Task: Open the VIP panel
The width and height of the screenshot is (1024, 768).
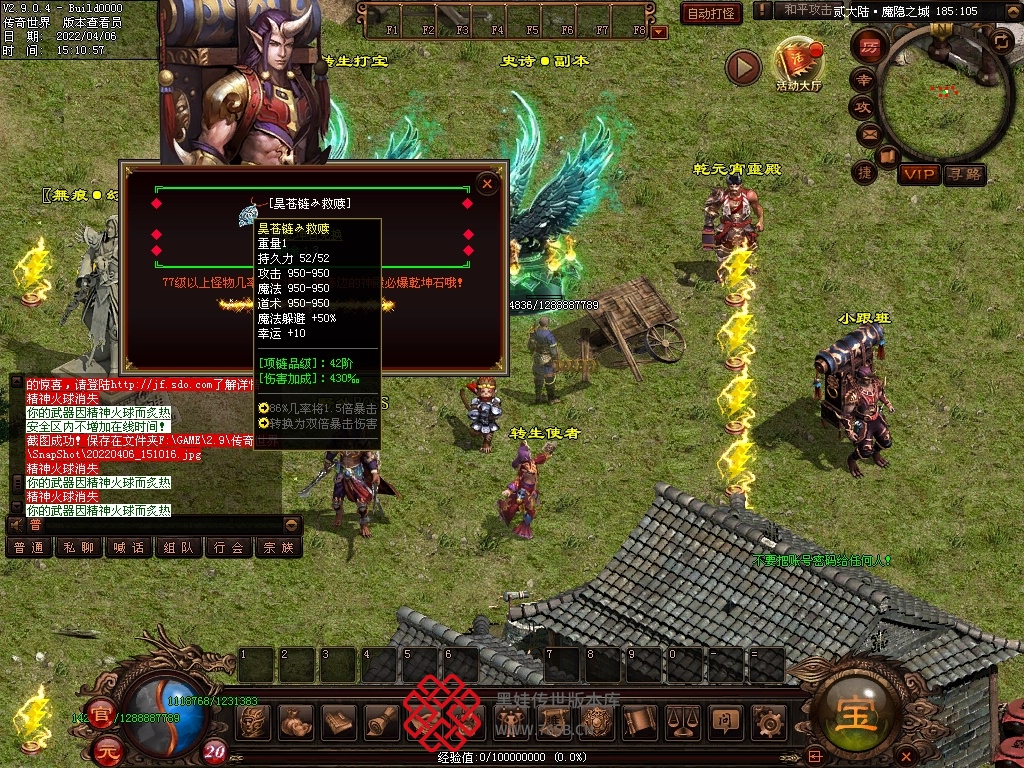Action: 919,175
